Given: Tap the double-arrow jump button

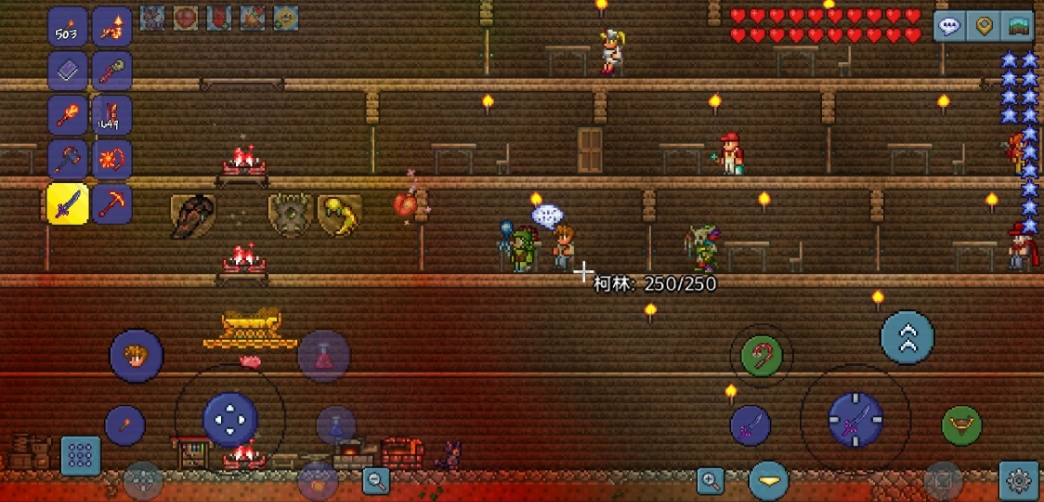Looking at the screenshot, I should pyautogui.click(x=907, y=338).
